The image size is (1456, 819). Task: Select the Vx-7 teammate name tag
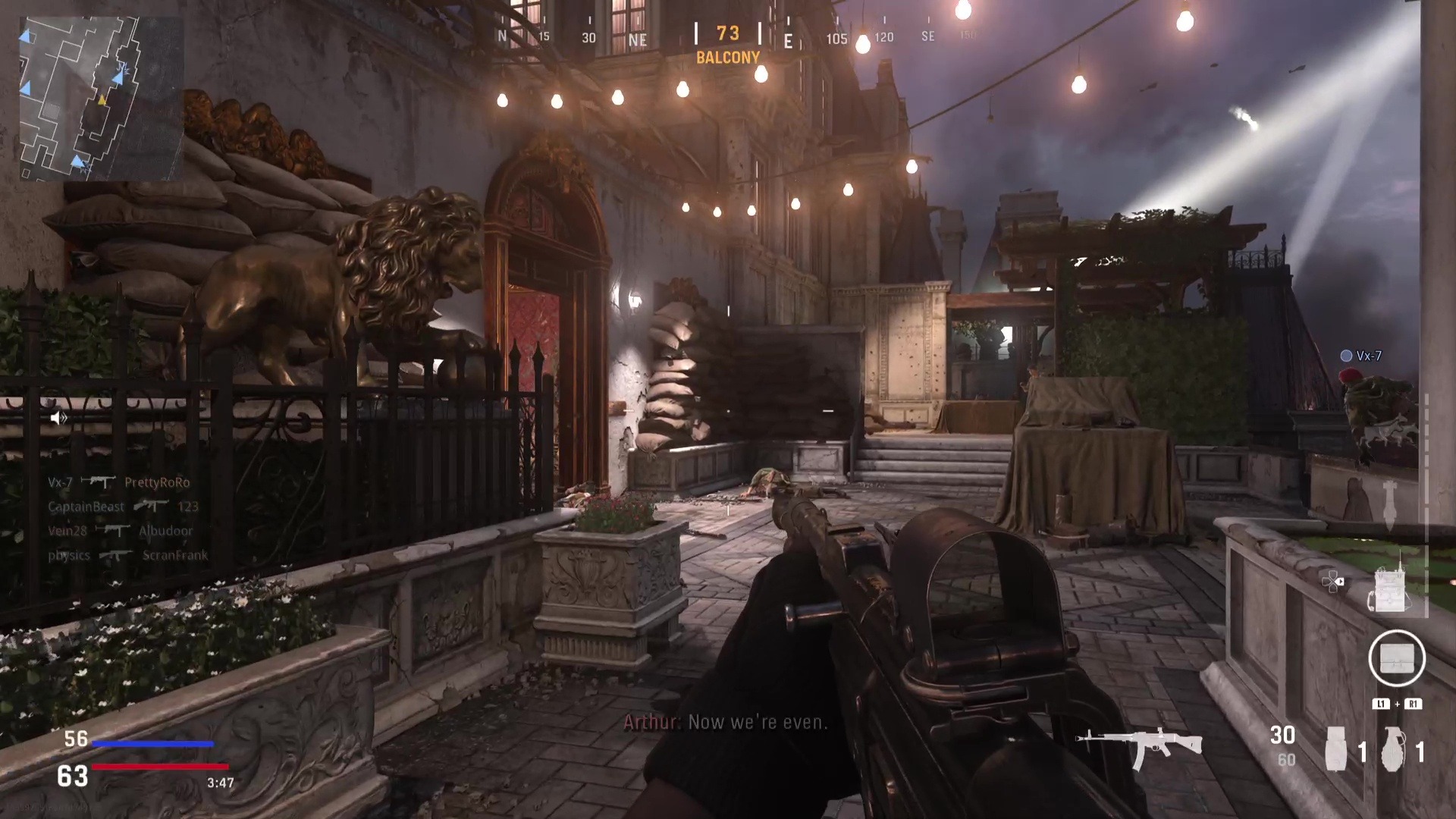click(x=1361, y=356)
